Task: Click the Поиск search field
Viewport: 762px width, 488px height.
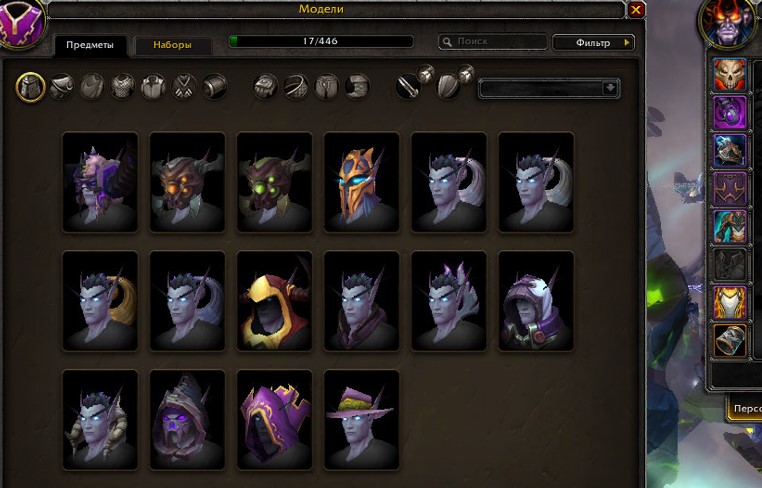Action: [x=495, y=42]
